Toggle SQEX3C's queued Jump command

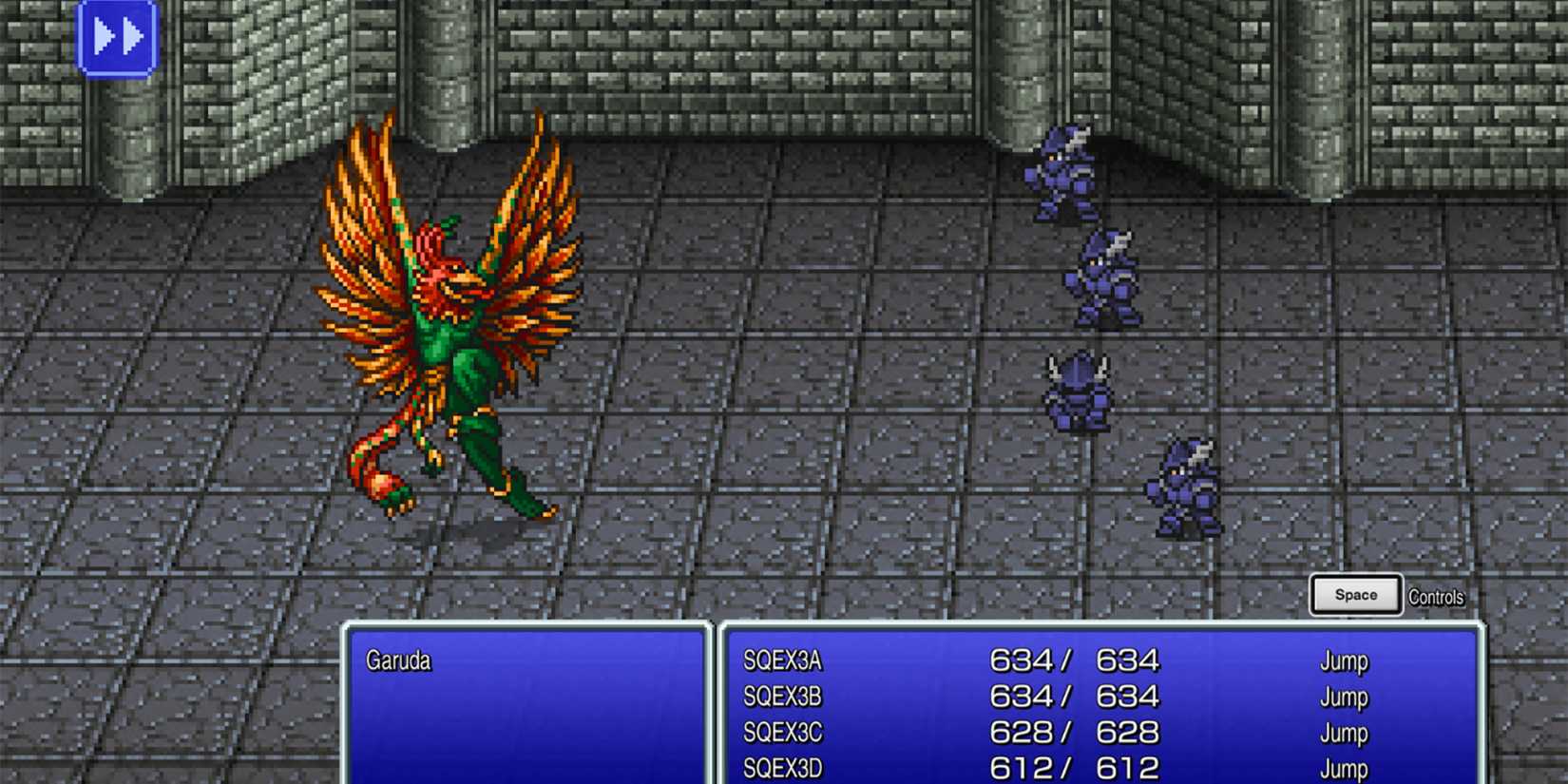click(1346, 733)
